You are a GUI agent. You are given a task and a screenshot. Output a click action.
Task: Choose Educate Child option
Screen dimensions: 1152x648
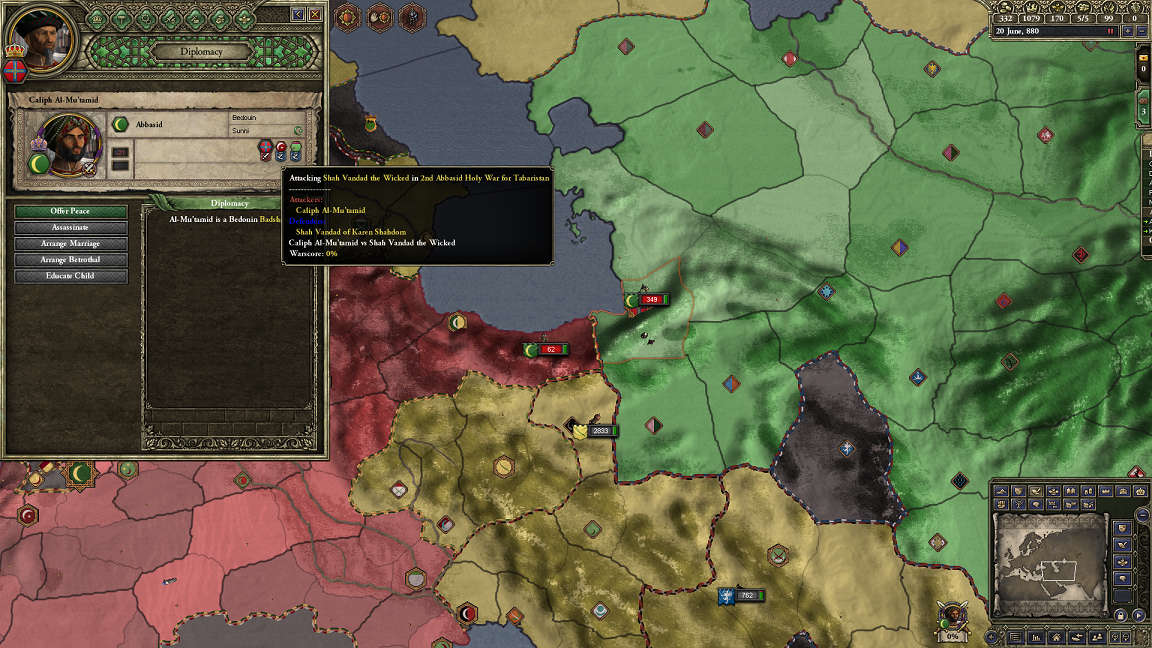(x=70, y=276)
